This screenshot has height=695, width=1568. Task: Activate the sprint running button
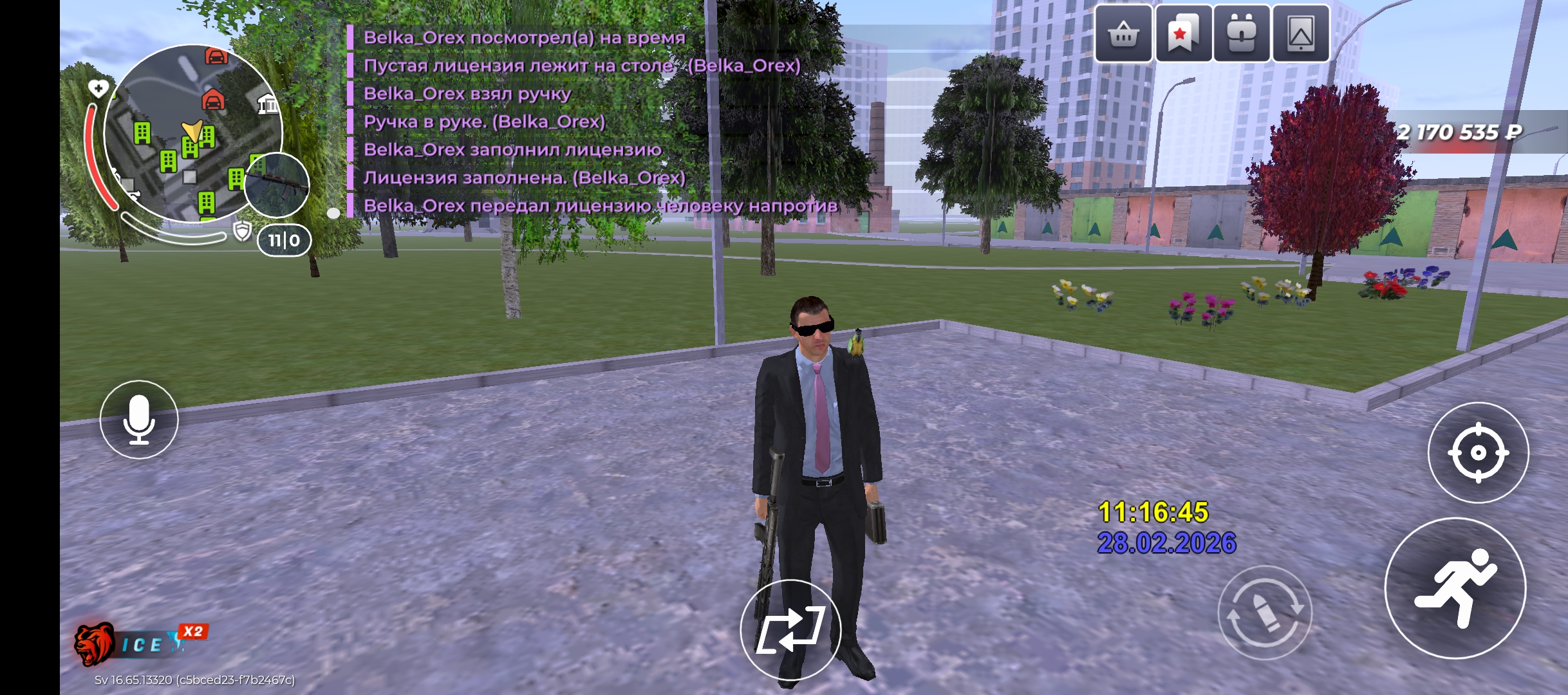coord(1455,588)
